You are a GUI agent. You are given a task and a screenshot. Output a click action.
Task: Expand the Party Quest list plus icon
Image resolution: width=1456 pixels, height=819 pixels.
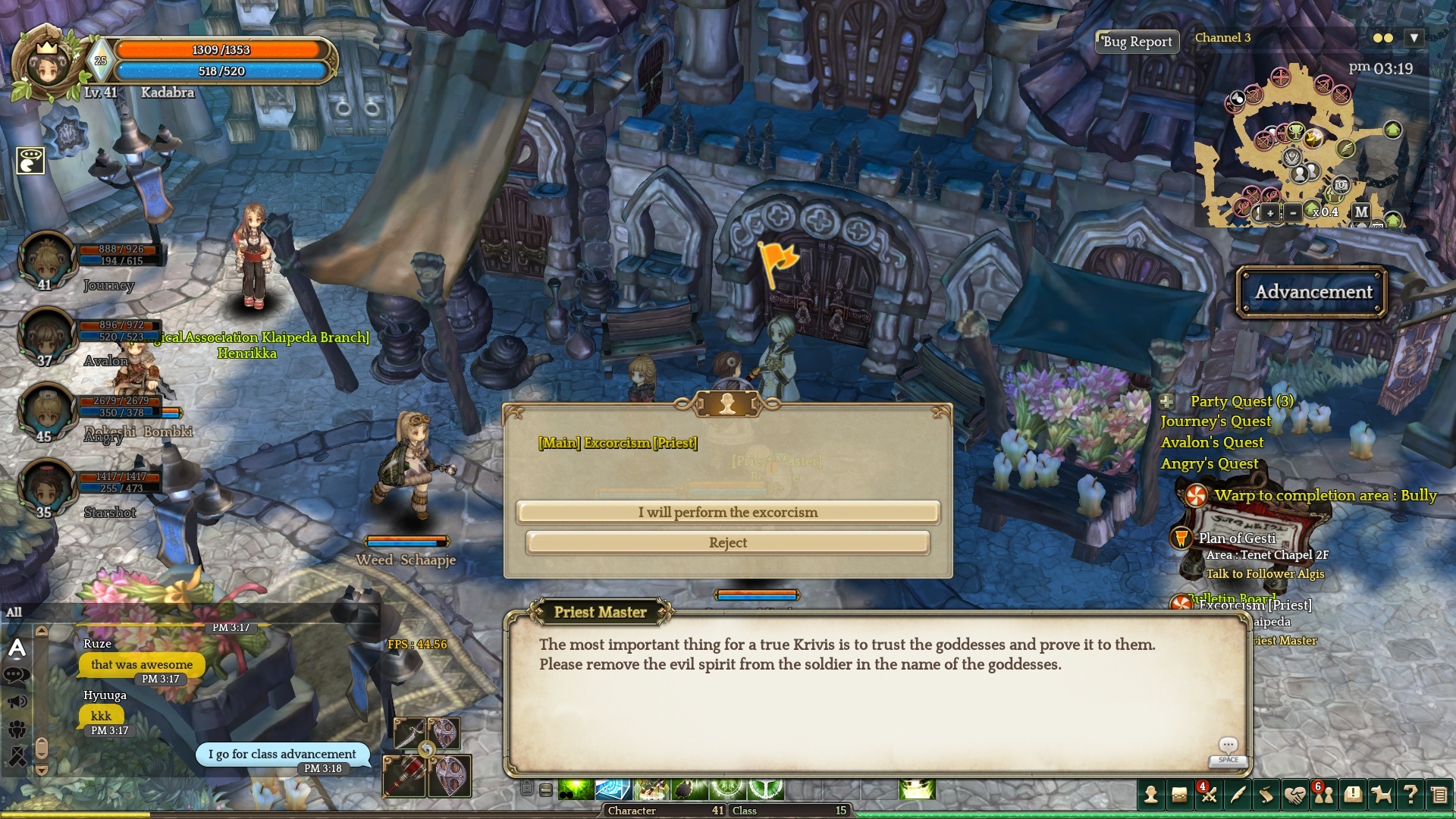[1167, 401]
